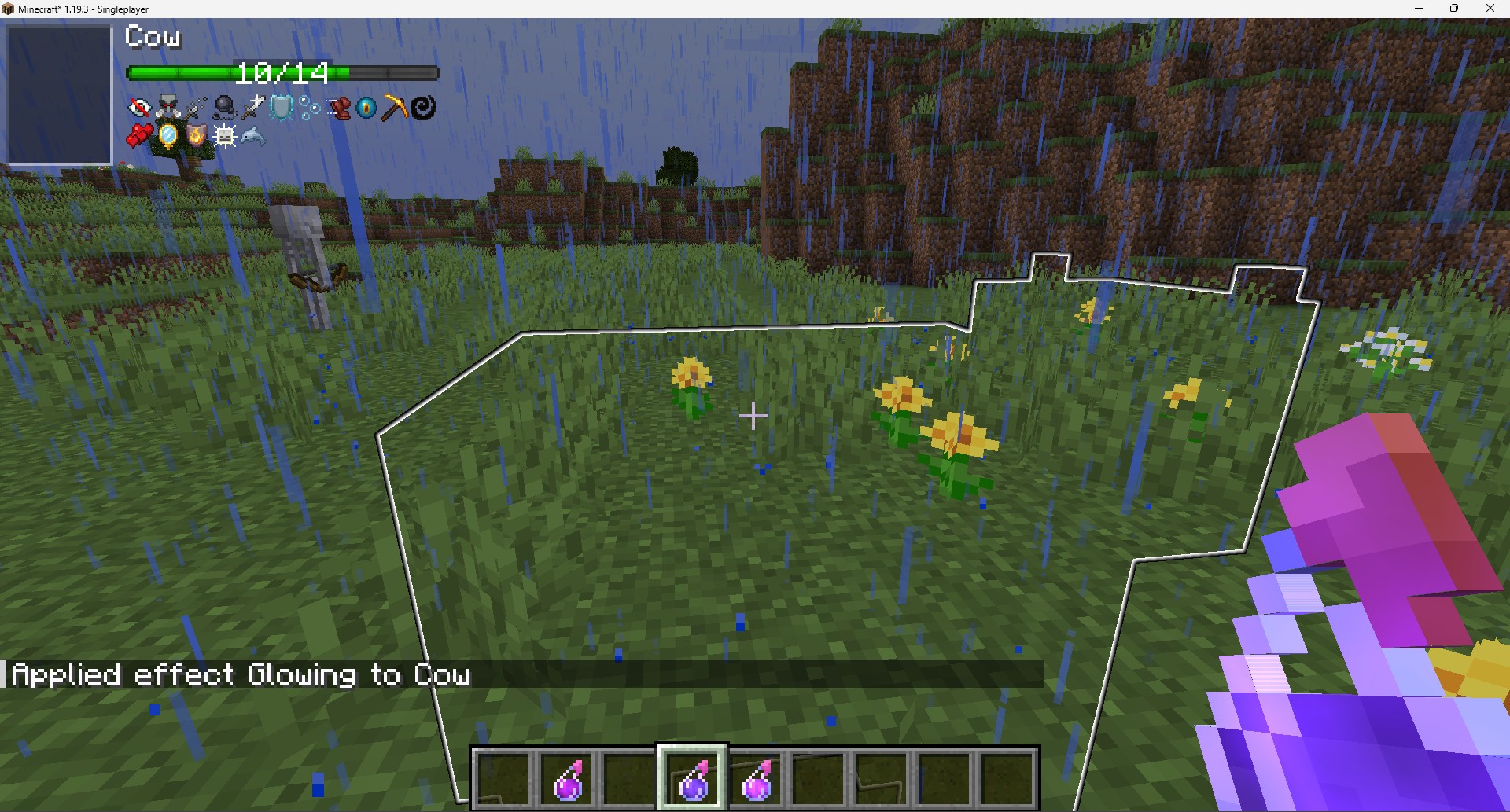Screen dimensions: 1510x812
Task: Click the ball and chain effect icon
Action: tap(224, 108)
